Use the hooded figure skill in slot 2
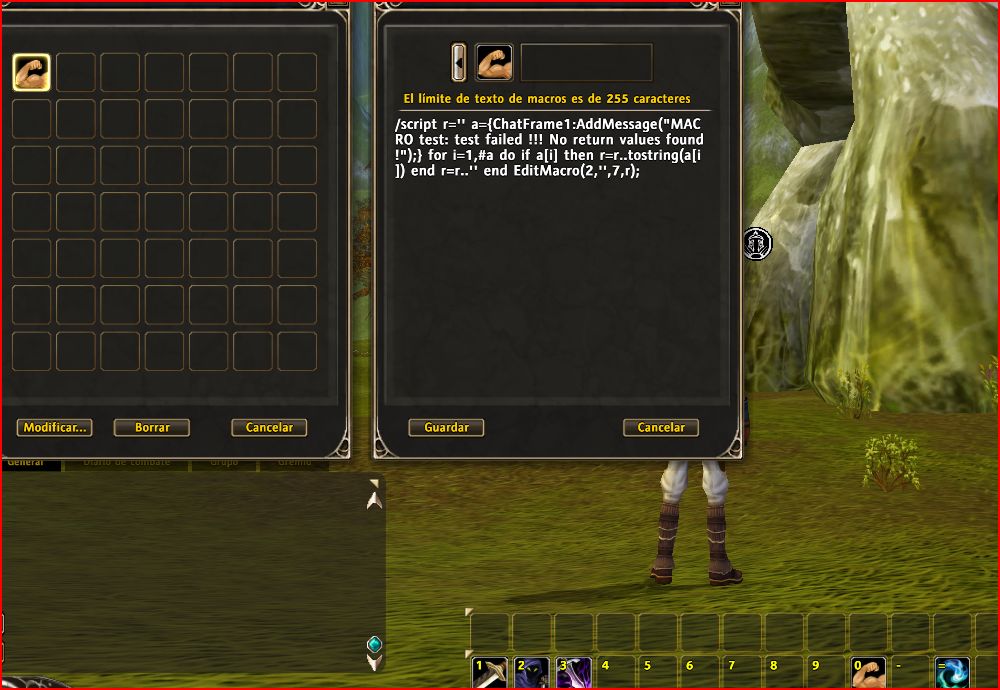The width and height of the screenshot is (1000, 690). pos(532,673)
